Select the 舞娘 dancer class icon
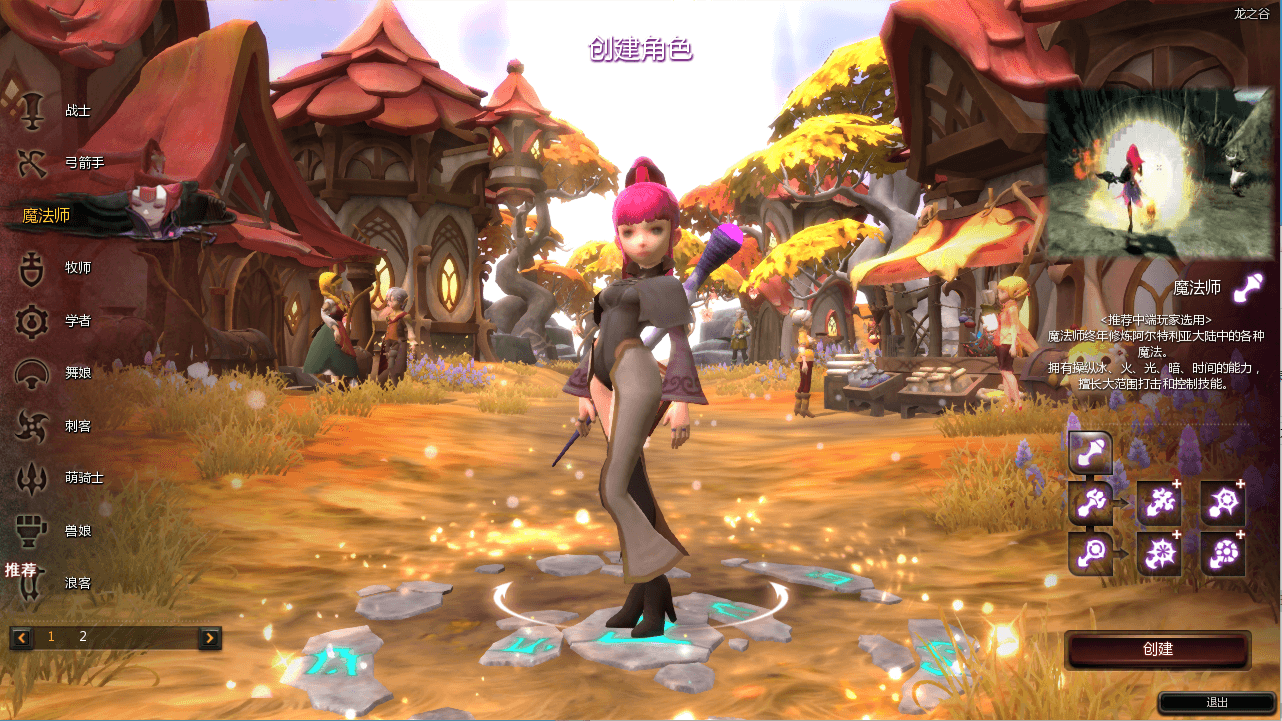This screenshot has height=721, width=1282. (30, 373)
